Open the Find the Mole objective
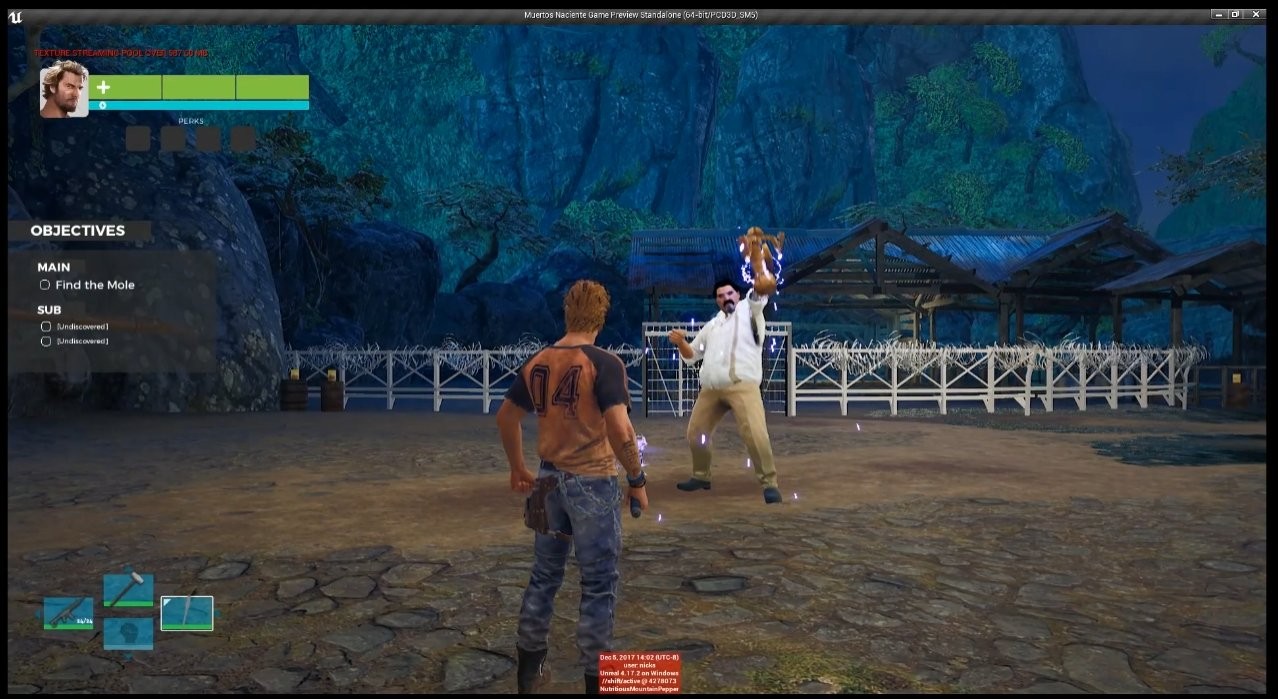This screenshot has height=699, width=1278. pos(94,285)
